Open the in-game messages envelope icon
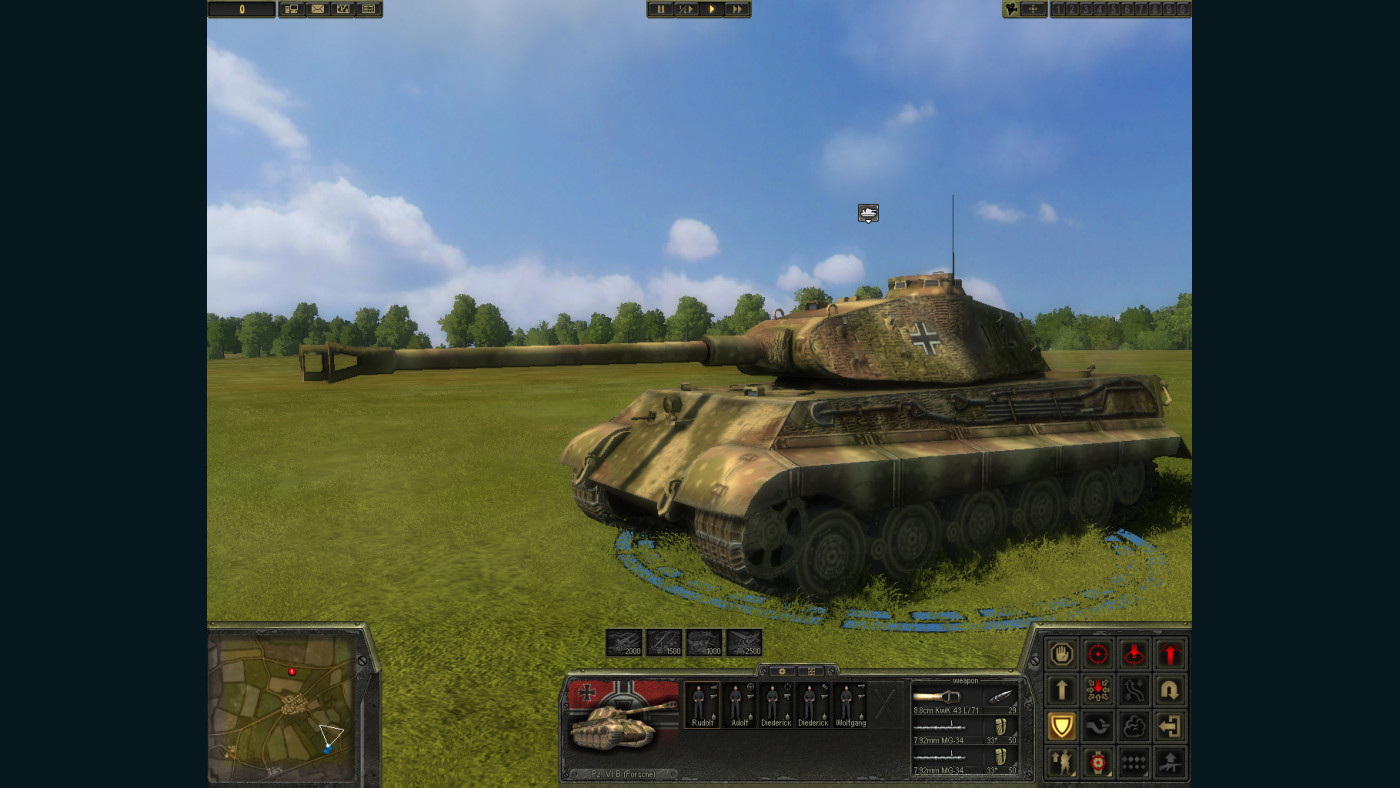Image resolution: width=1400 pixels, height=788 pixels. click(317, 9)
